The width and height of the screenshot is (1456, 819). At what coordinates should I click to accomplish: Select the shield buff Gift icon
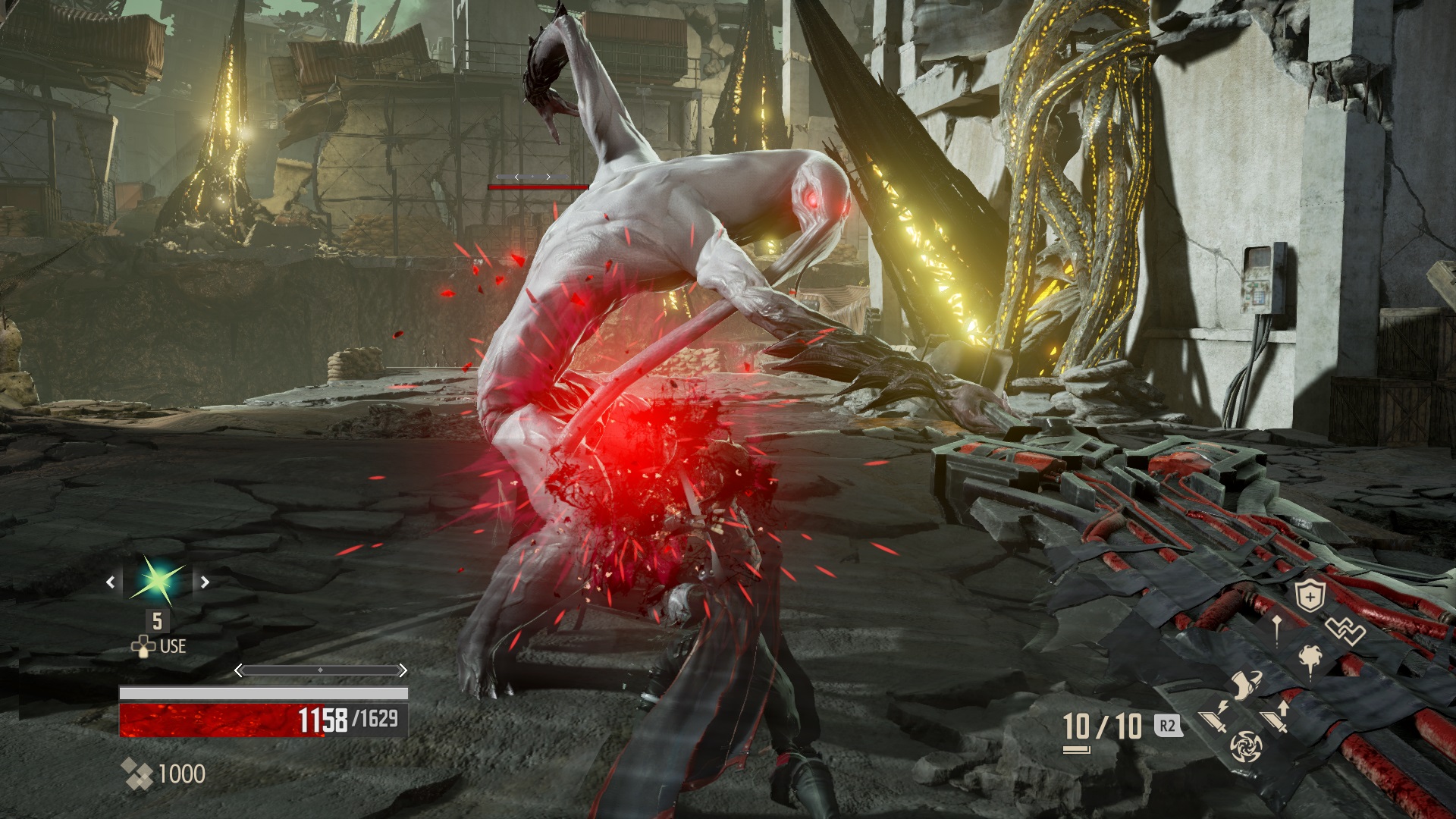pyautogui.click(x=1310, y=595)
